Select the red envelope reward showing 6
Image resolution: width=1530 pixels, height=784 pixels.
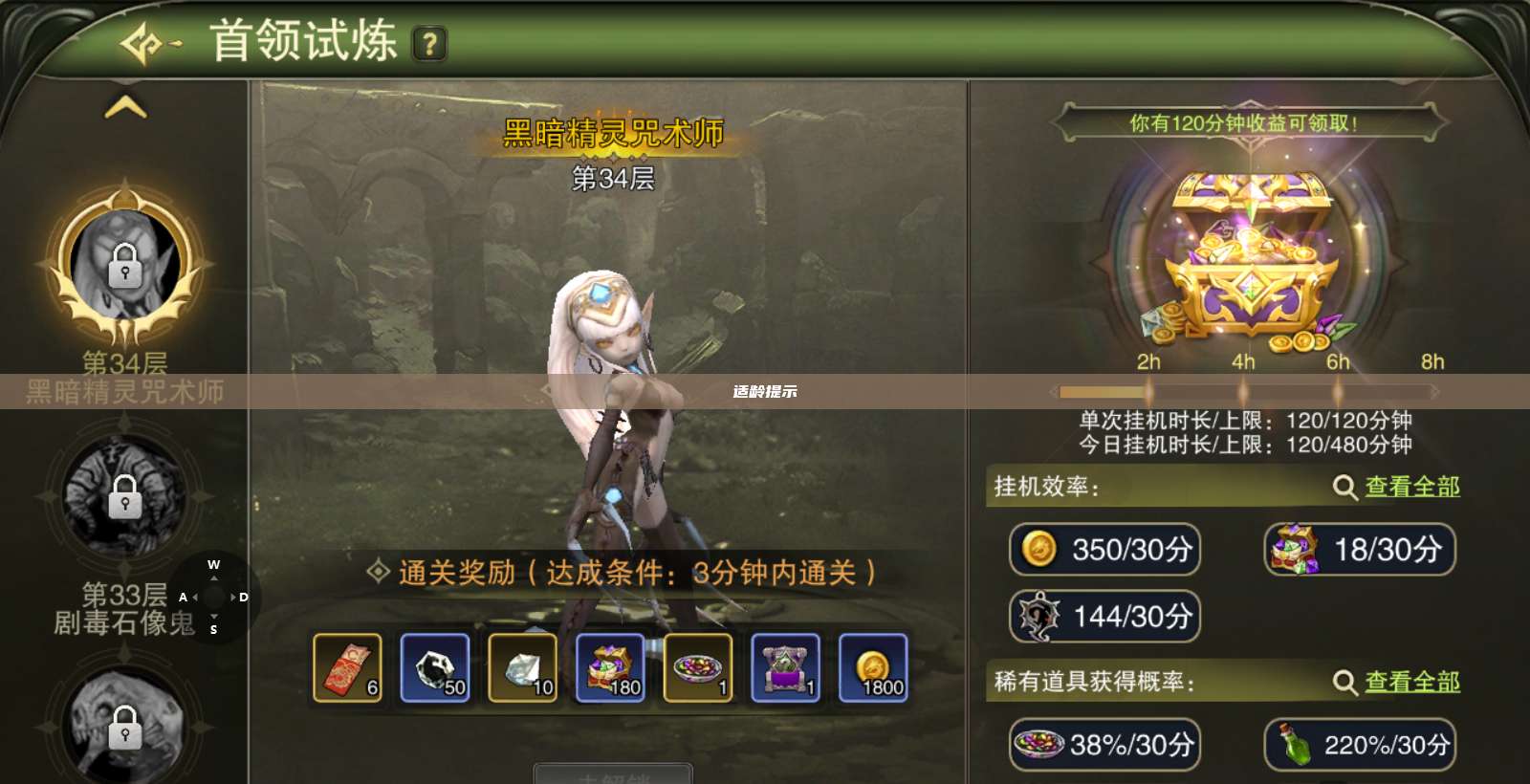coord(347,667)
